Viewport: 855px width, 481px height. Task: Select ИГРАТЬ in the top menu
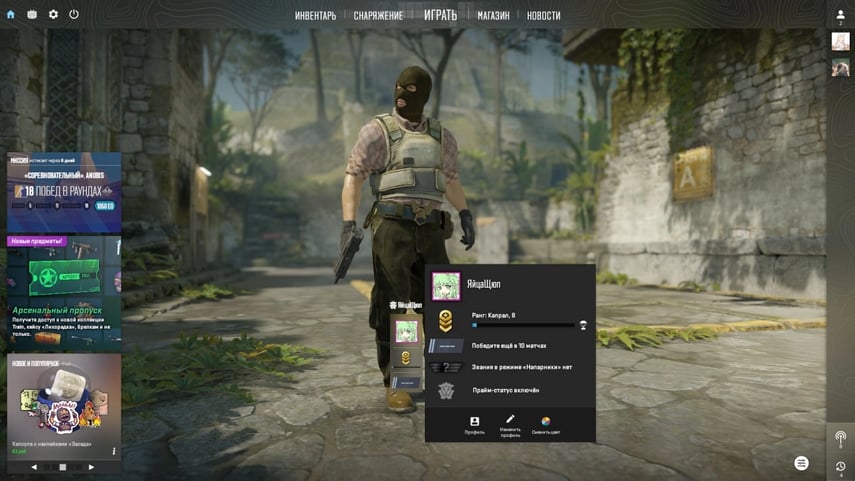440,15
